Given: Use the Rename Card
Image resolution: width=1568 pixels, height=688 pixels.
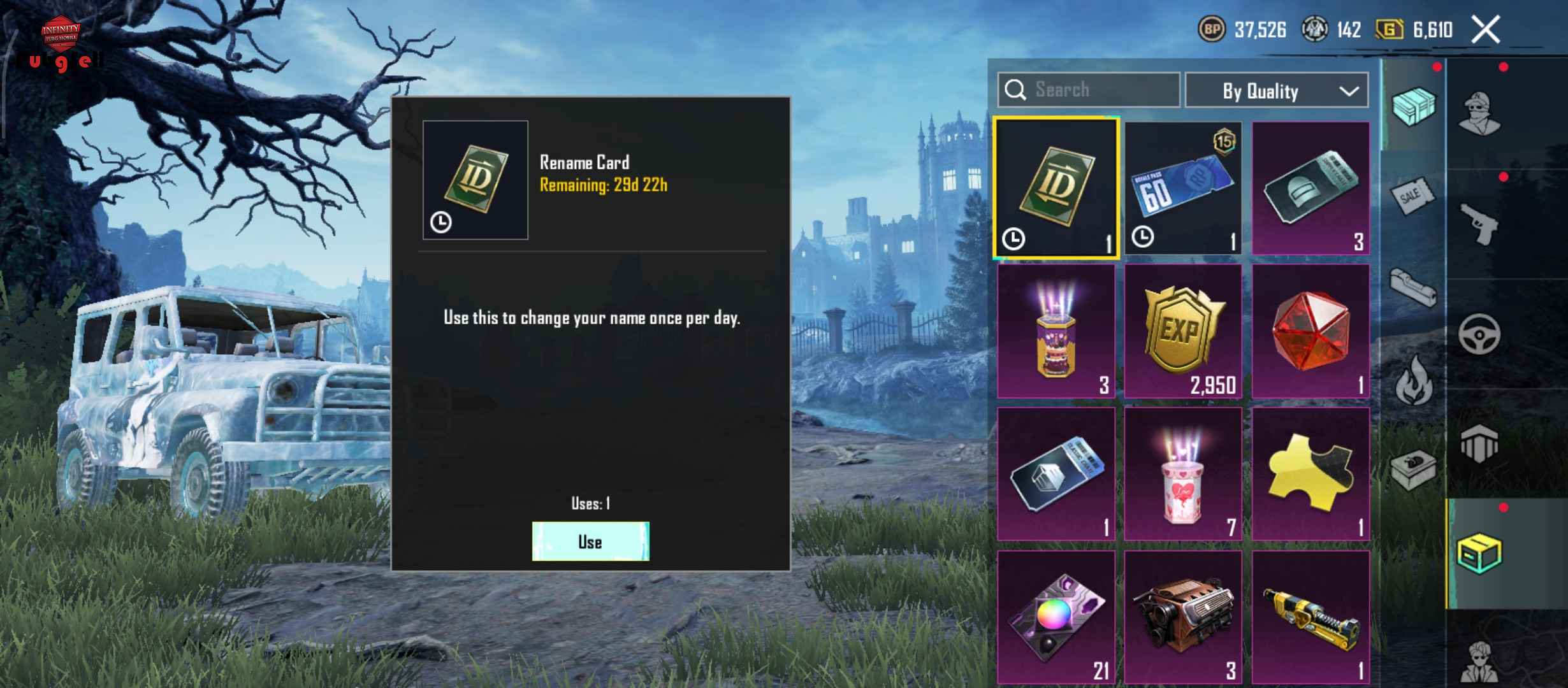Looking at the screenshot, I should 590,541.
